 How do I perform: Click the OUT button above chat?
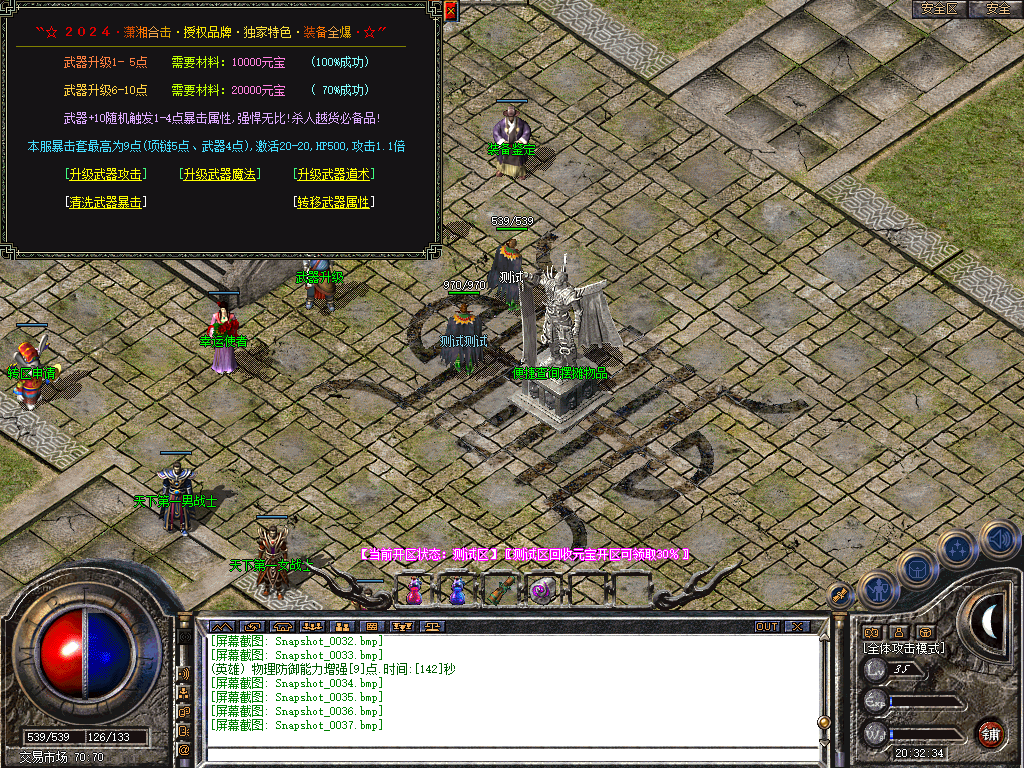coord(766,627)
